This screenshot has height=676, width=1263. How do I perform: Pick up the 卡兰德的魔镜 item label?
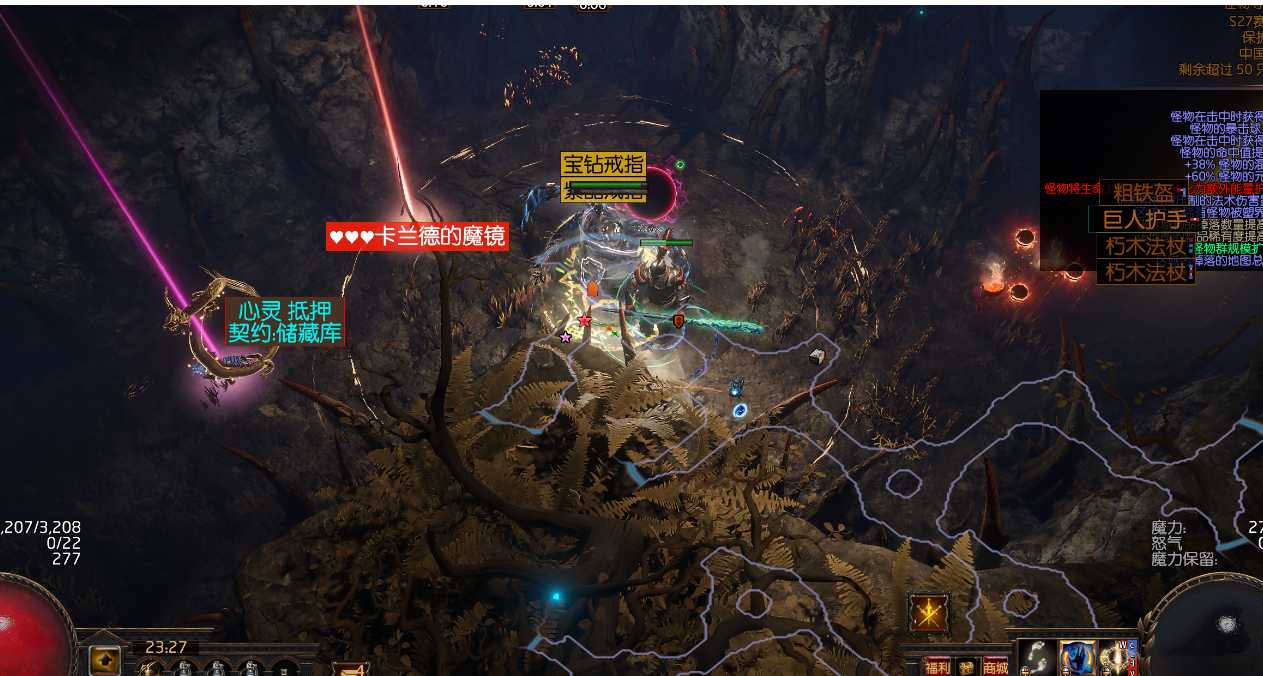click(417, 237)
